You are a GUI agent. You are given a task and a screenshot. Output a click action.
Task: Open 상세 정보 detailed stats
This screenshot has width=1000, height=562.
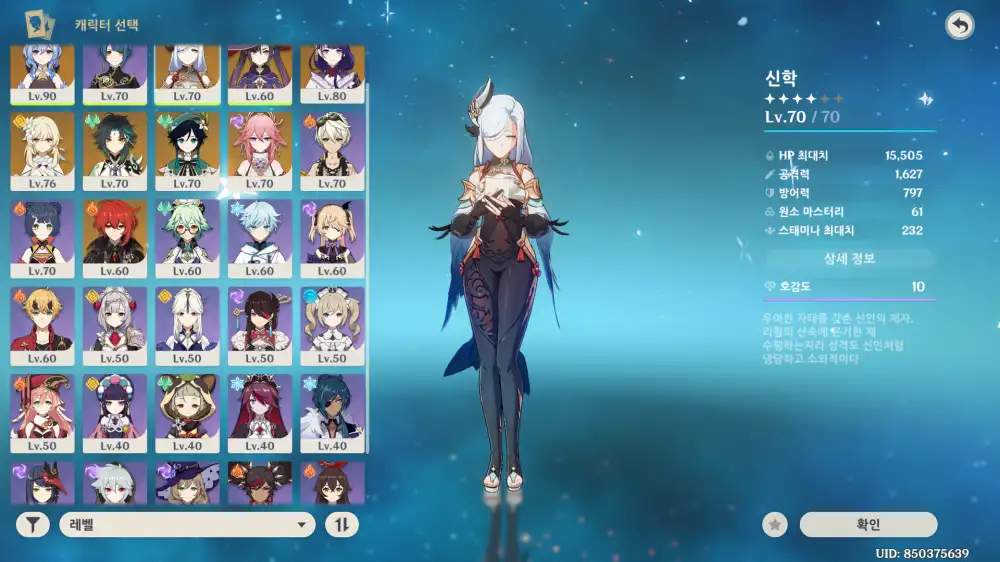point(849,259)
